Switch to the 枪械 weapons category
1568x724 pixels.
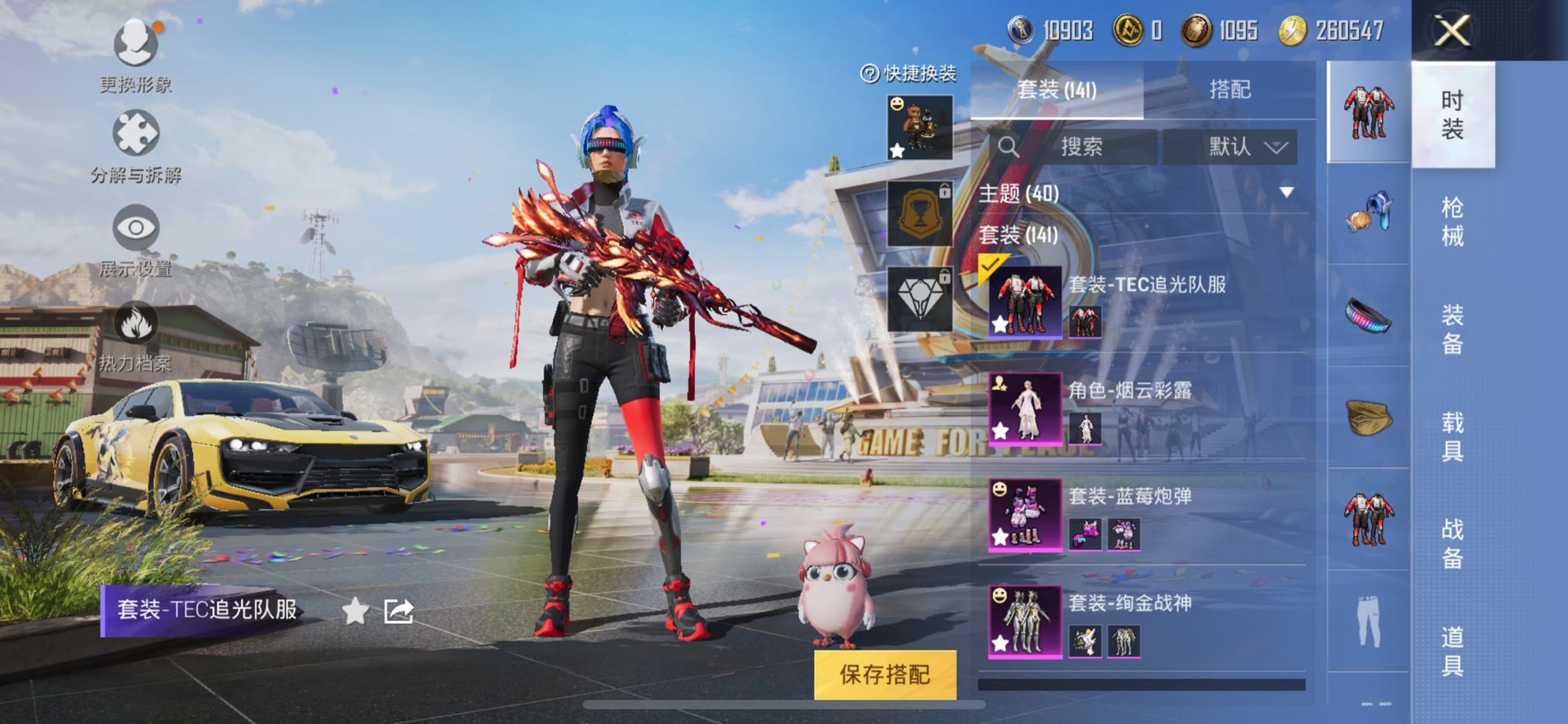click(x=1452, y=221)
